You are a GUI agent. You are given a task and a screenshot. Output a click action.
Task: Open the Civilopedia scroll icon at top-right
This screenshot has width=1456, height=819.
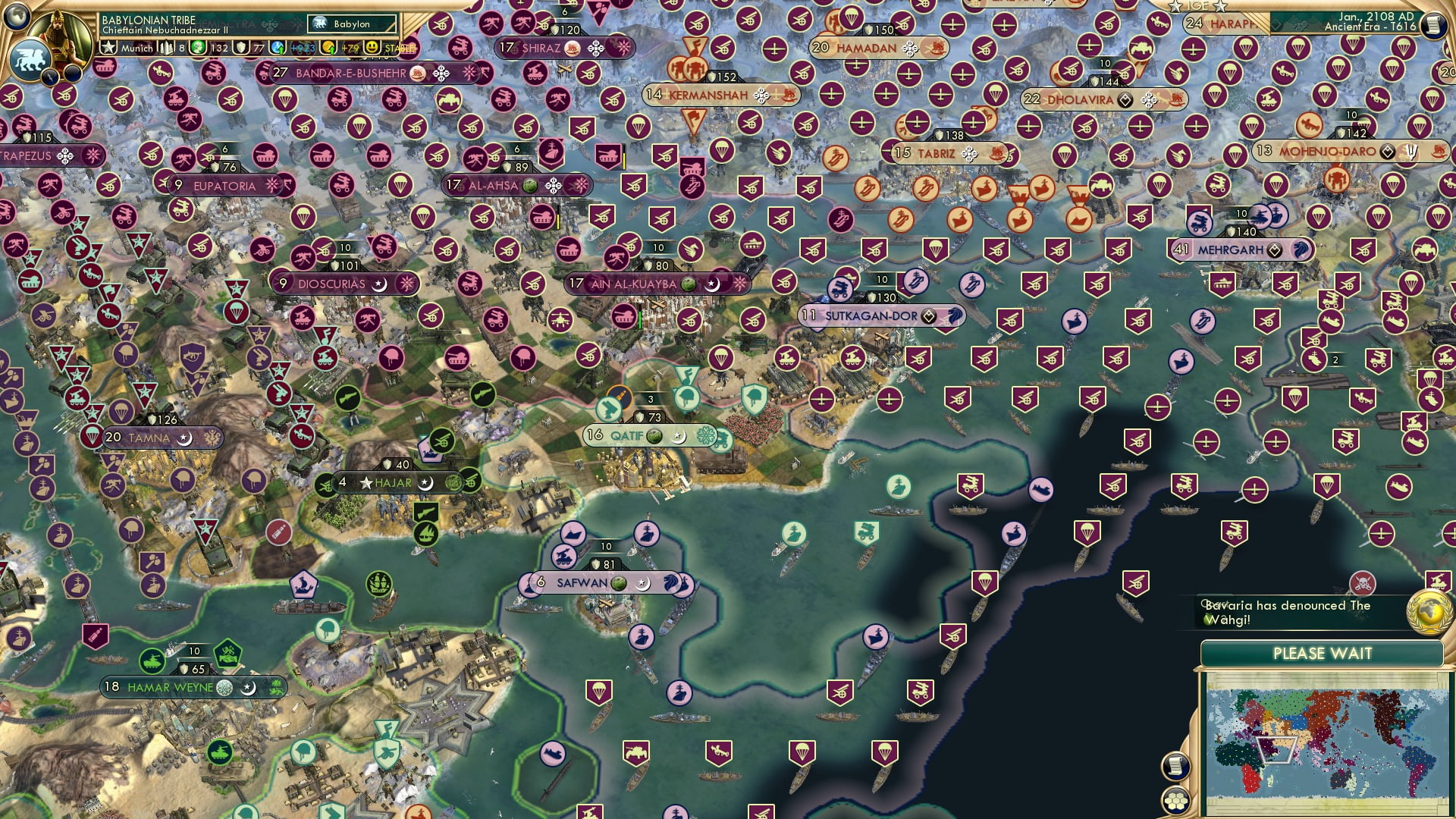(1433, 27)
